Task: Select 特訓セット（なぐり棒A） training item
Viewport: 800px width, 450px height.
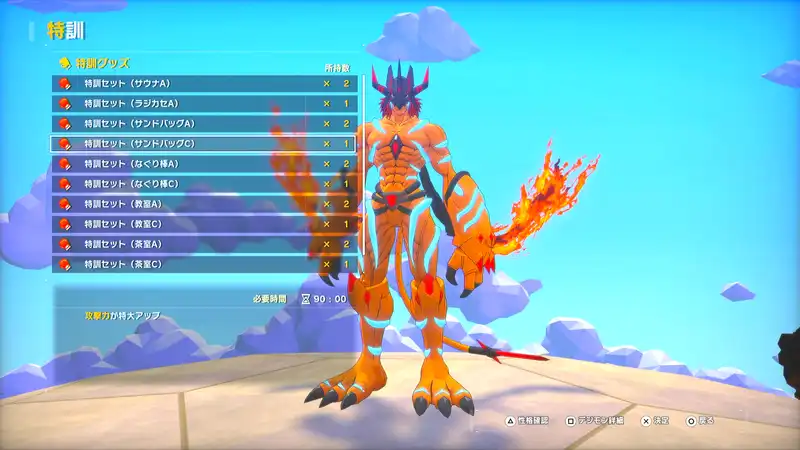Action: (200, 163)
